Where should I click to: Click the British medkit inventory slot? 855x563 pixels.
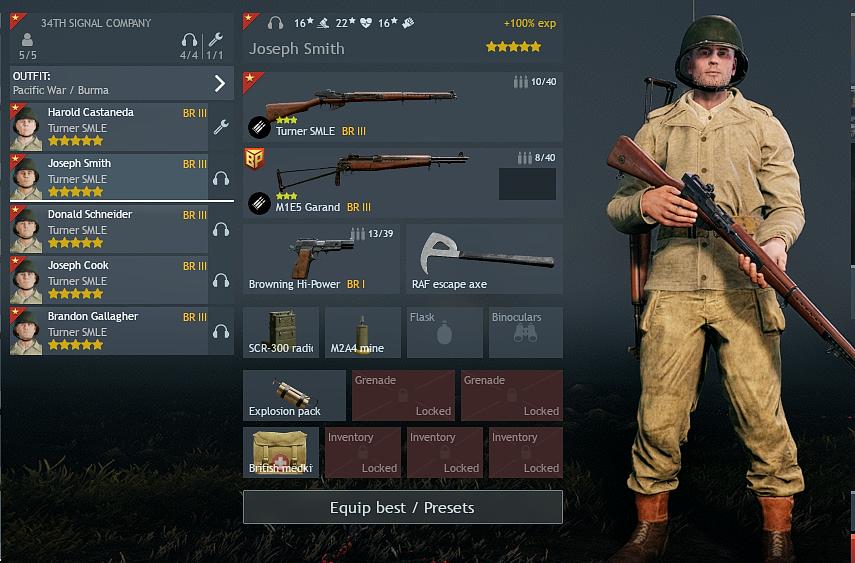(x=281, y=452)
